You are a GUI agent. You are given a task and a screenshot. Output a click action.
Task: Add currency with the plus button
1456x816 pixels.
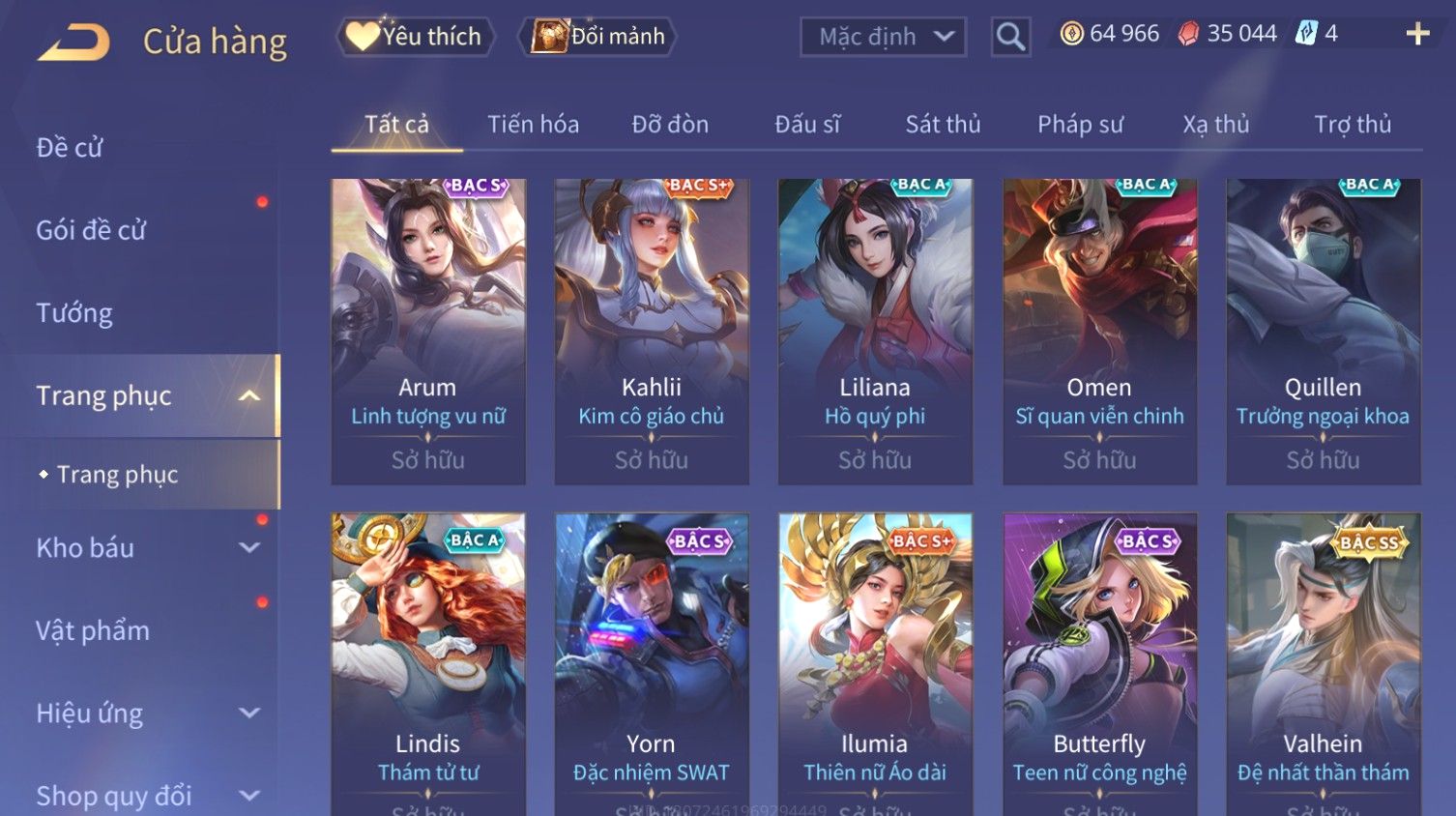pos(1417,35)
